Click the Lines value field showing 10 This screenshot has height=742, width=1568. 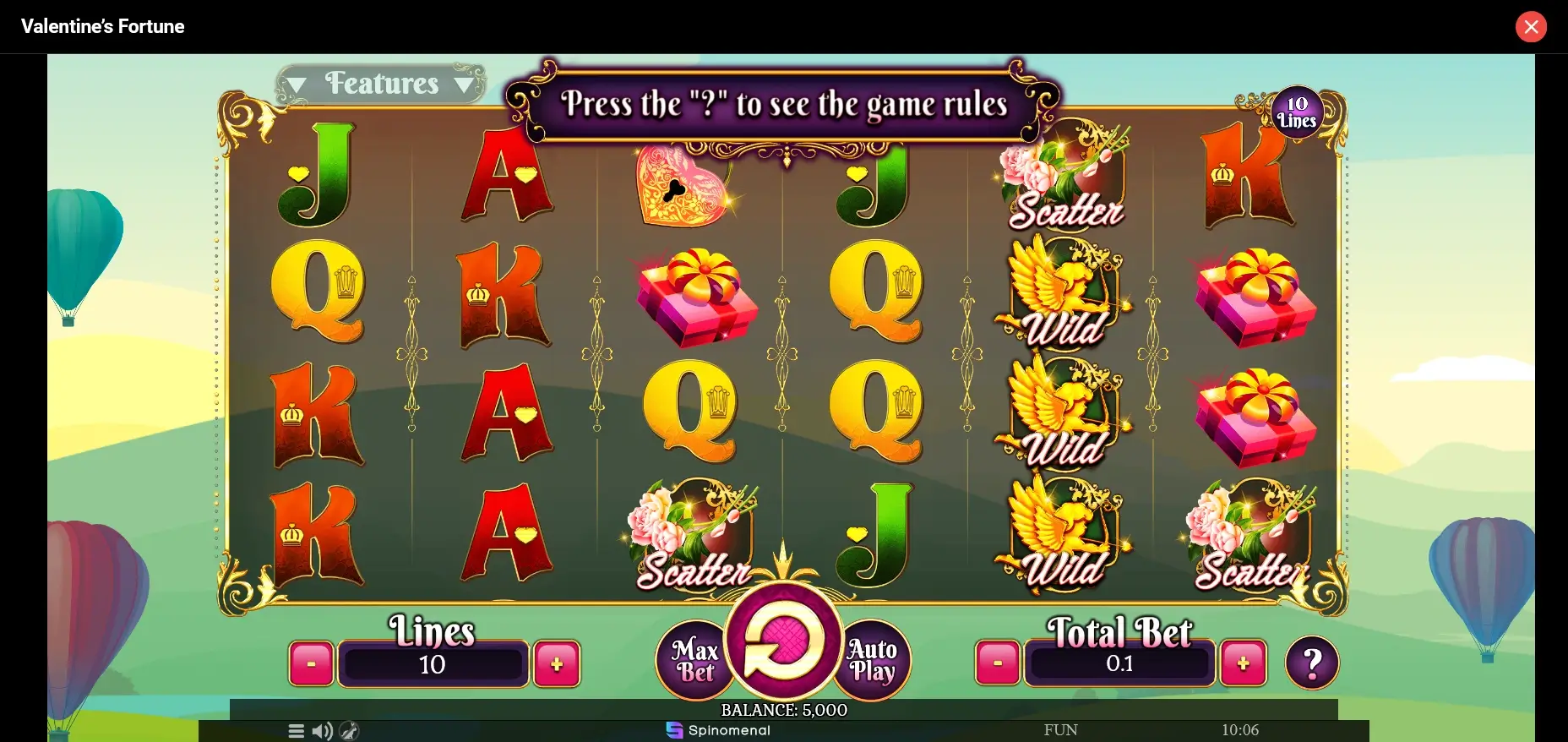[x=433, y=664]
